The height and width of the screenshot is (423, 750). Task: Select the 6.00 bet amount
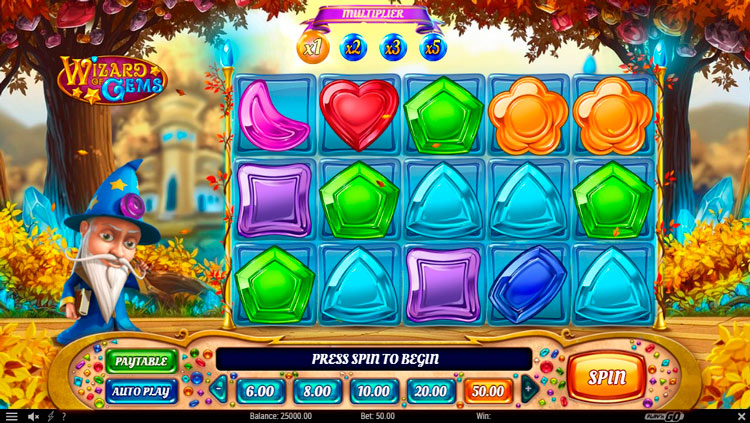[x=261, y=389]
